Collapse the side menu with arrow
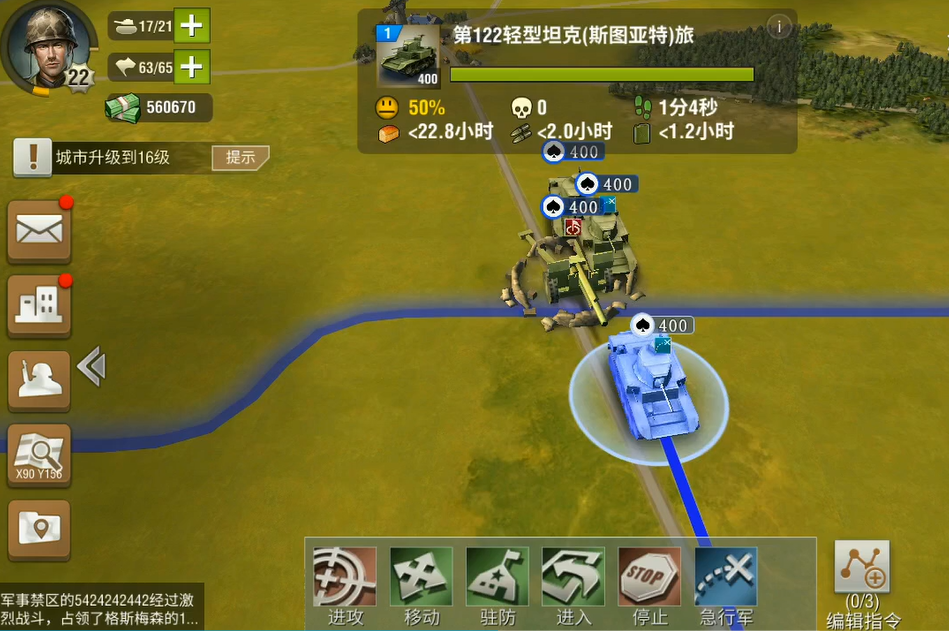This screenshot has width=949, height=631. (91, 367)
